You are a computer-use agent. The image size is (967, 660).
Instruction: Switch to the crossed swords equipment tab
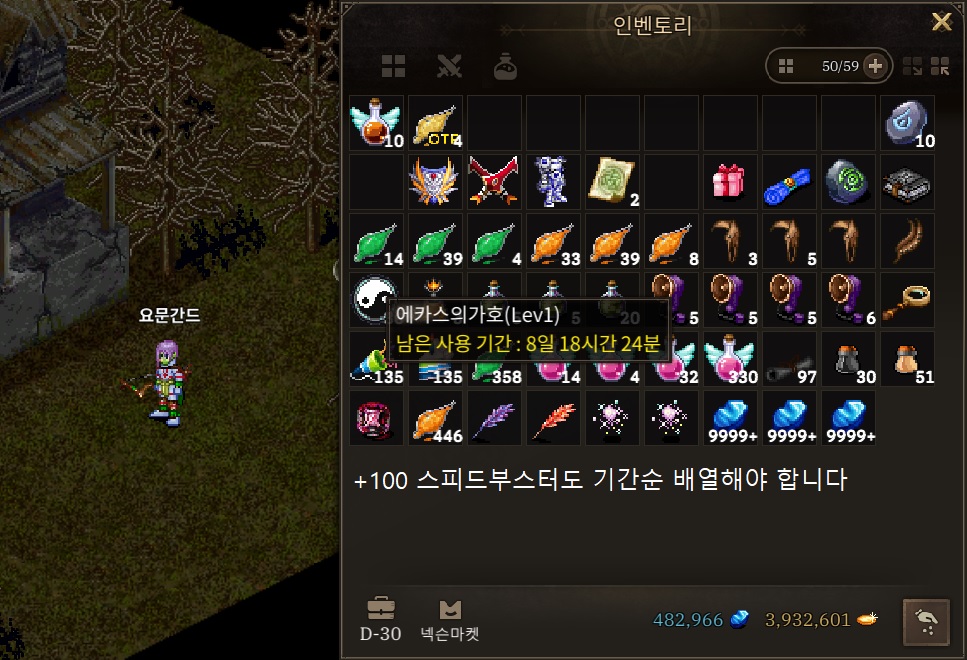coord(449,67)
